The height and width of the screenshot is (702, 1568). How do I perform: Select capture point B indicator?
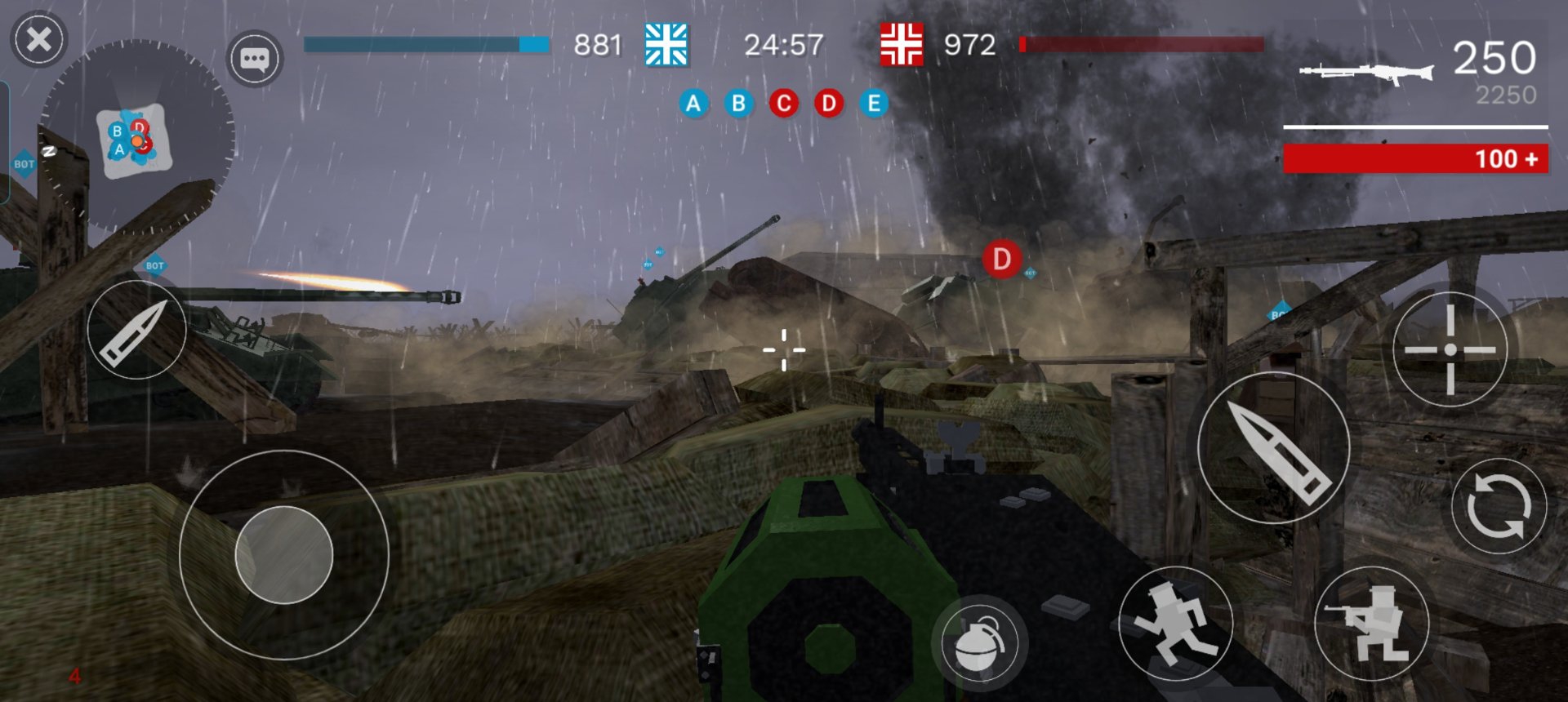738,104
